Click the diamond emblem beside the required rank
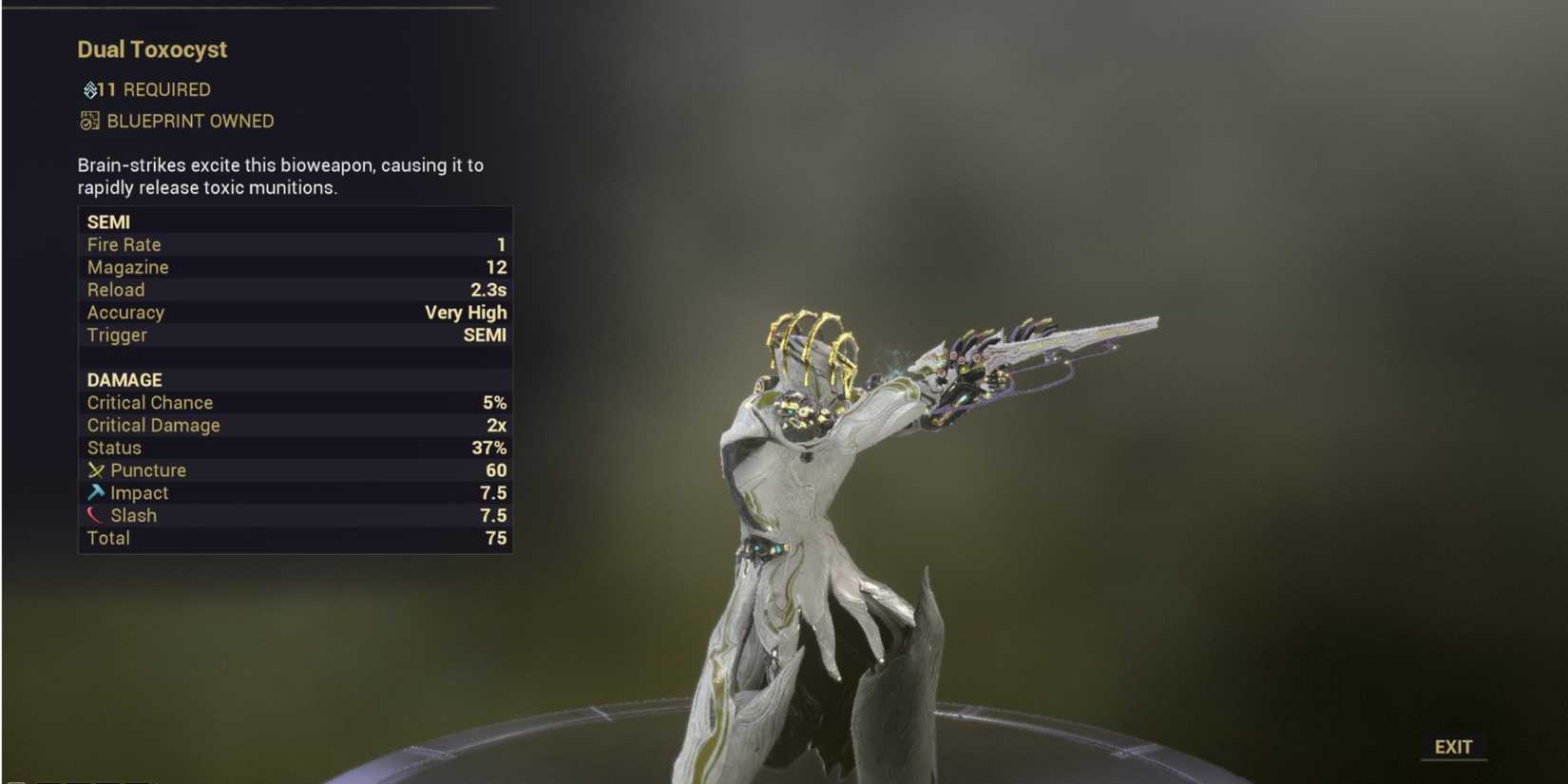This screenshot has width=1568, height=784. pyautogui.click(x=88, y=89)
